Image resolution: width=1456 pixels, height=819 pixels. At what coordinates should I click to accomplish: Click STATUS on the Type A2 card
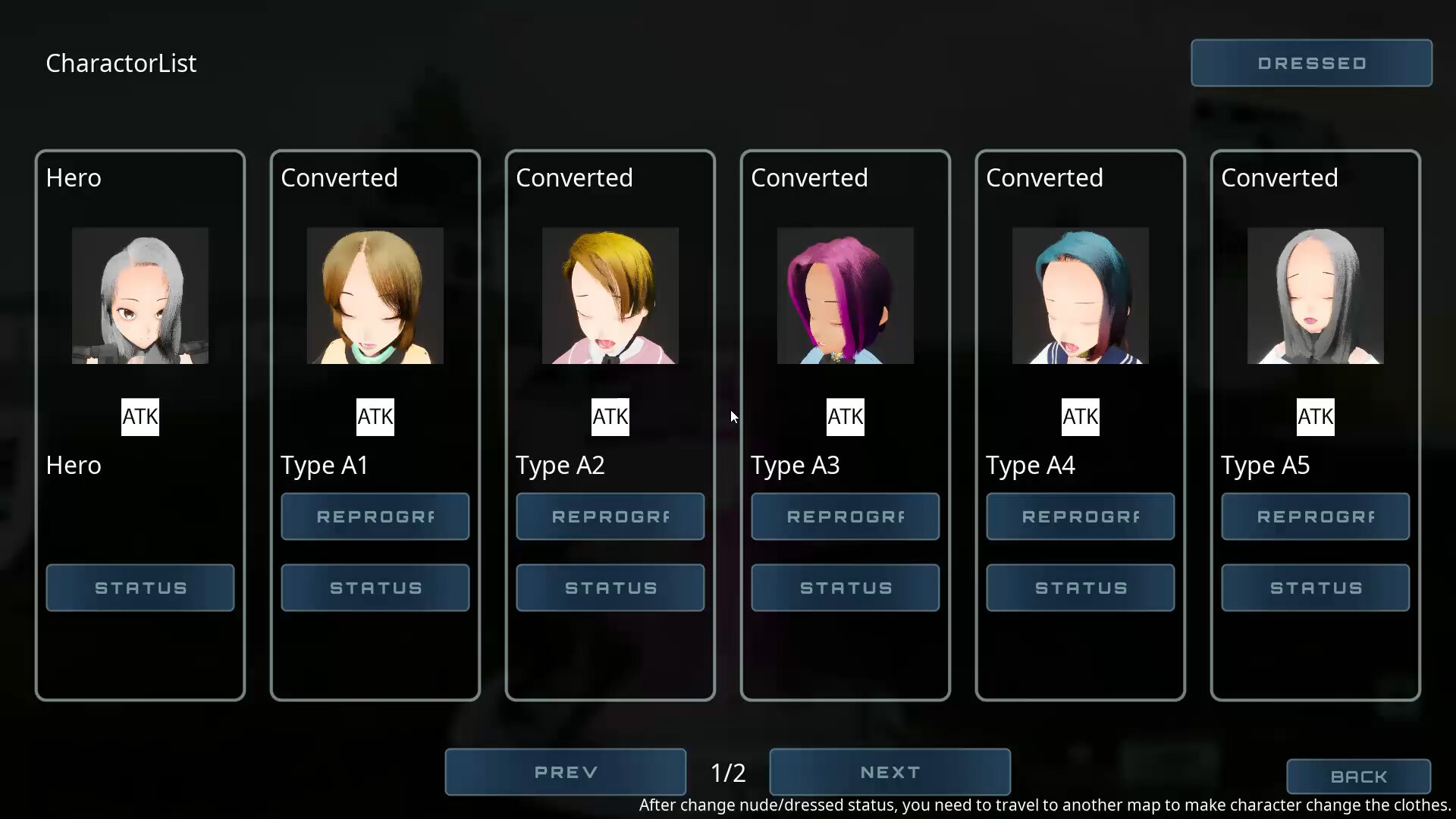[610, 588]
